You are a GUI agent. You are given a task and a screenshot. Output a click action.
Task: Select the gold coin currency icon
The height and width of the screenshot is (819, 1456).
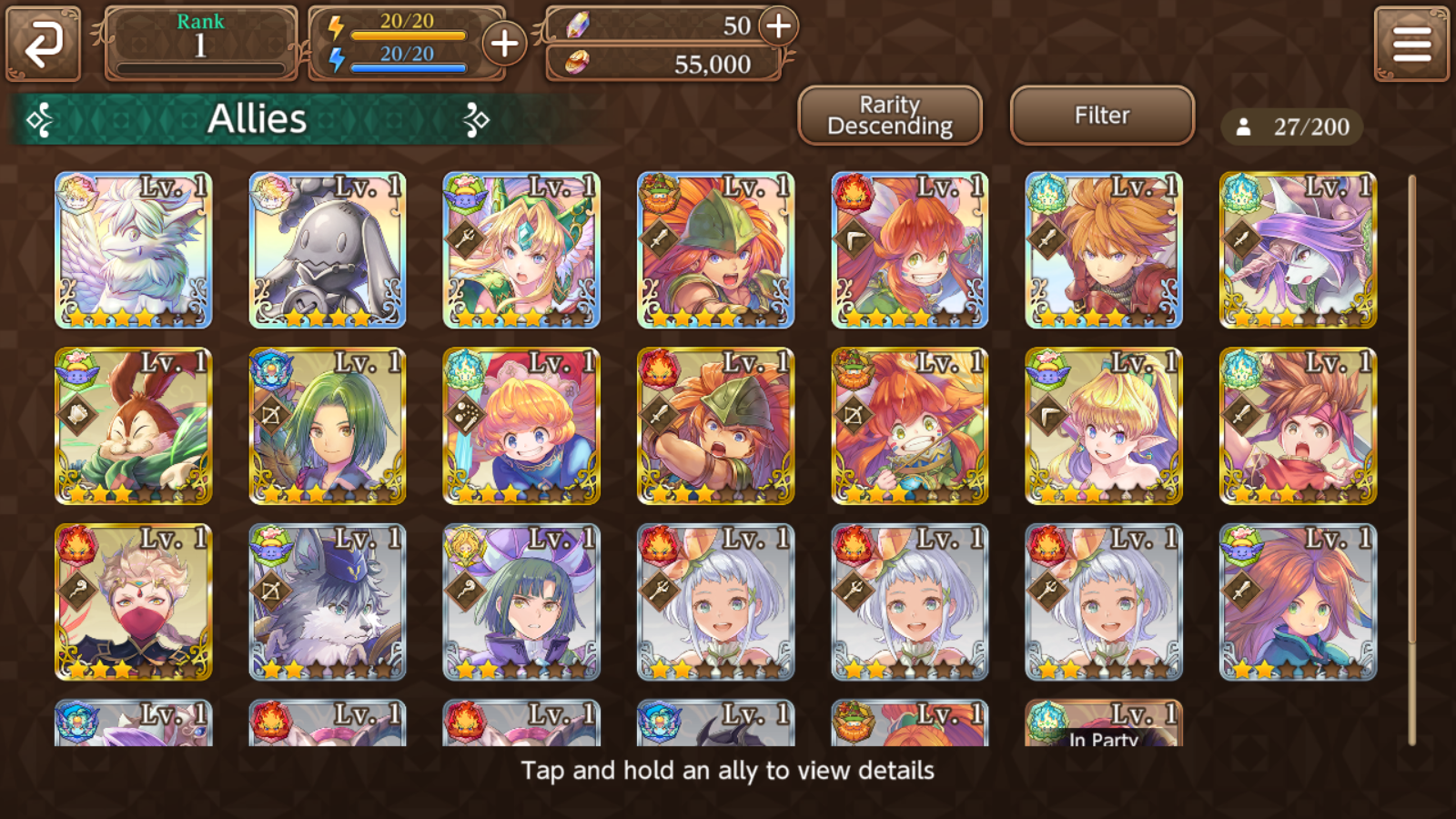pyautogui.click(x=577, y=64)
